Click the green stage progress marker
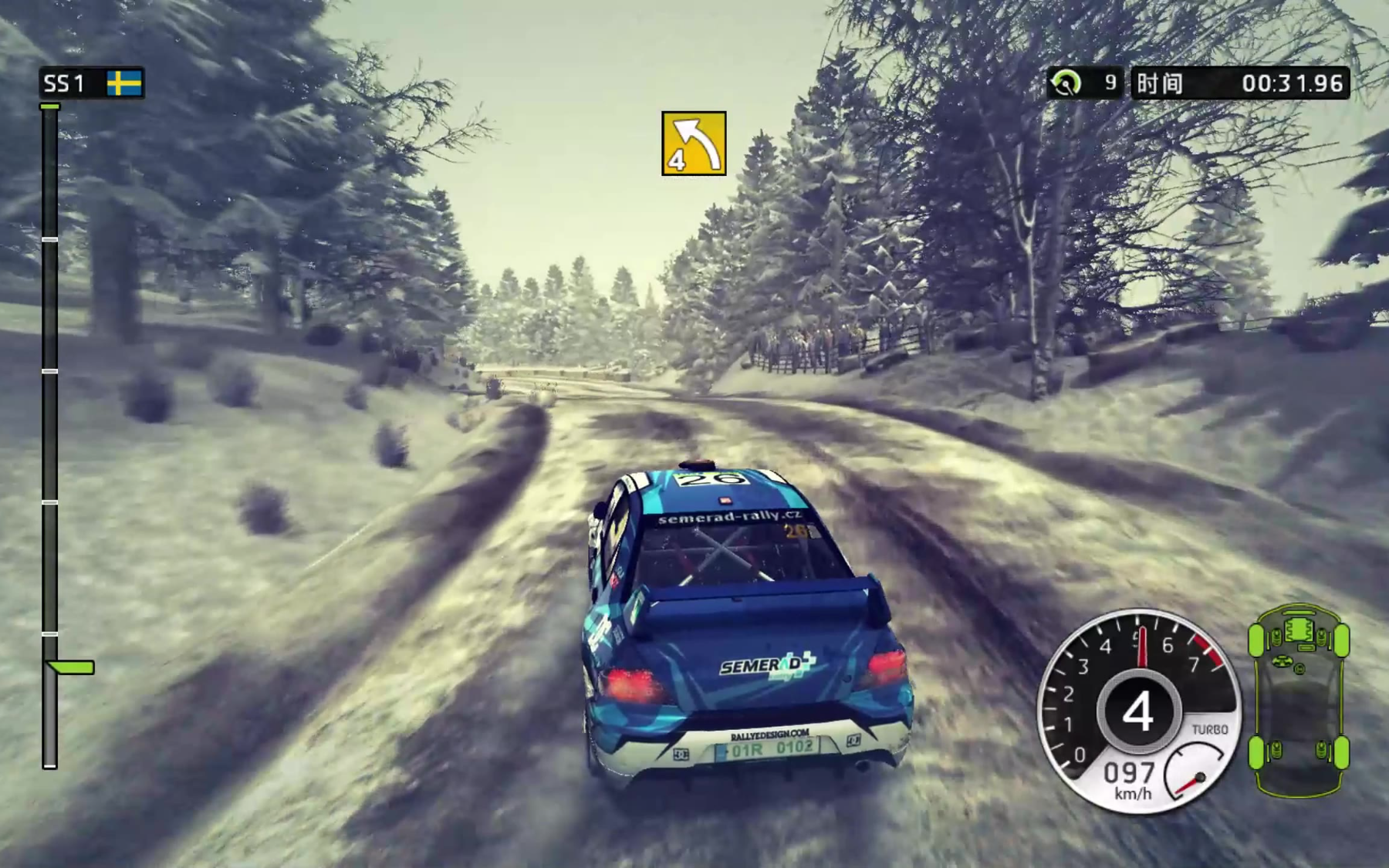Screen dimensions: 1389x868 tap(70, 667)
